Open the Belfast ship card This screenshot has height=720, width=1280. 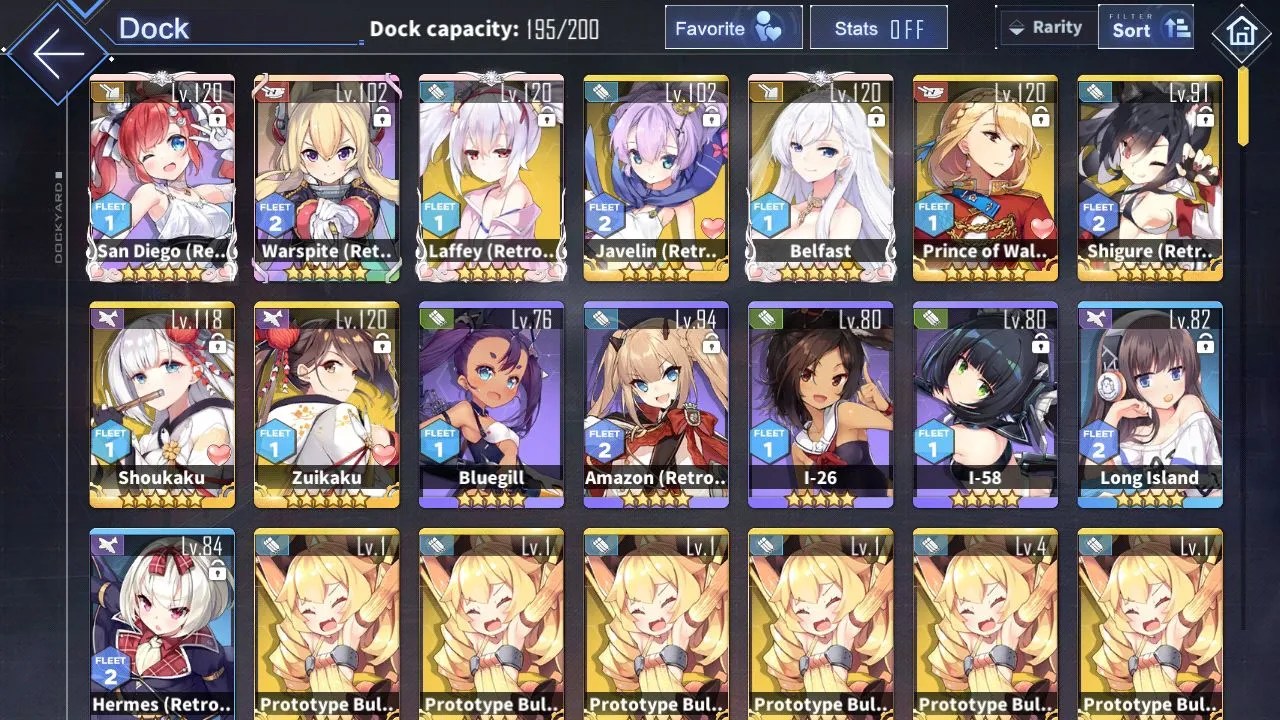pyautogui.click(x=820, y=177)
